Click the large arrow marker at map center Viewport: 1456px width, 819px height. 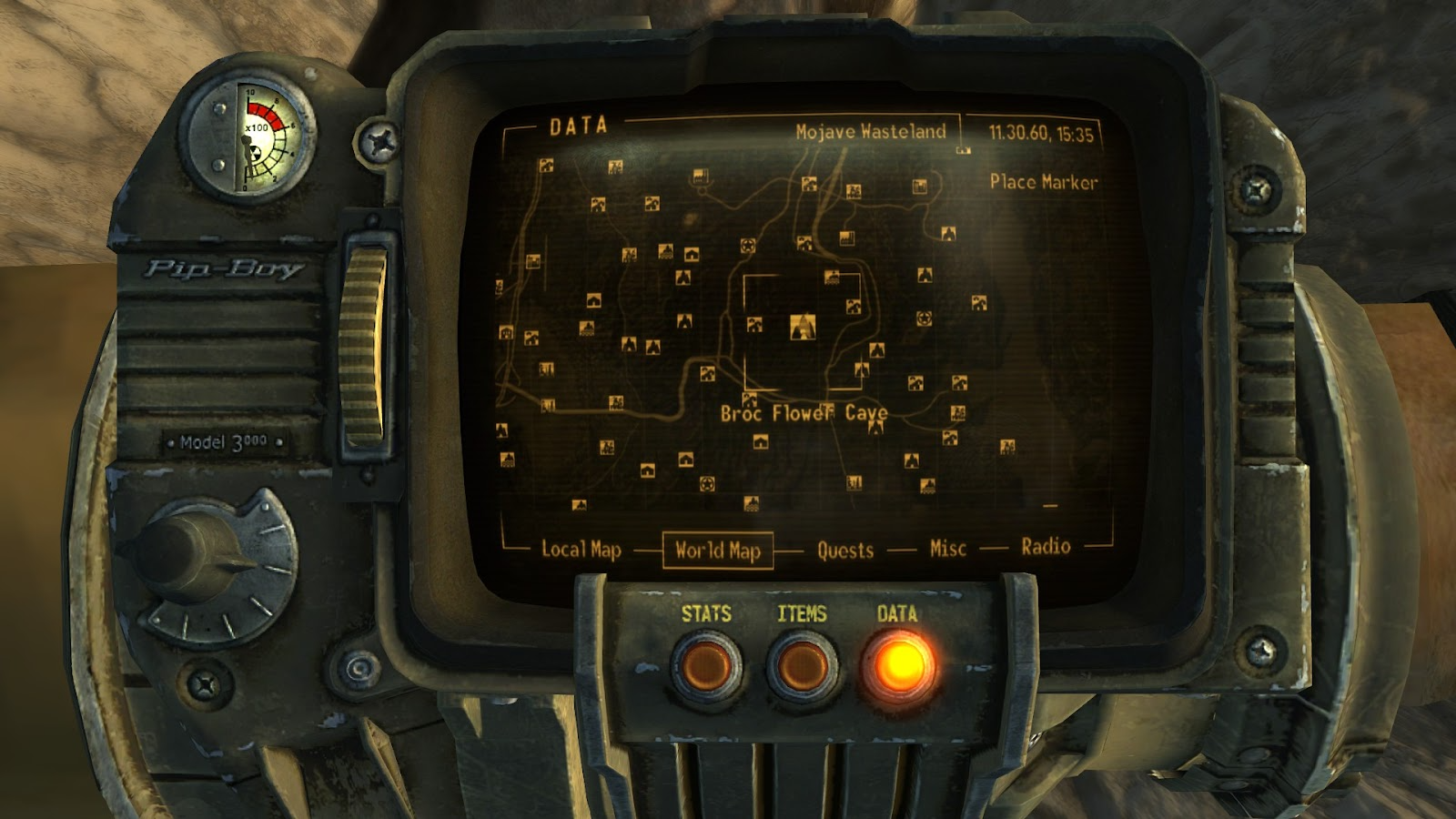pos(804,328)
